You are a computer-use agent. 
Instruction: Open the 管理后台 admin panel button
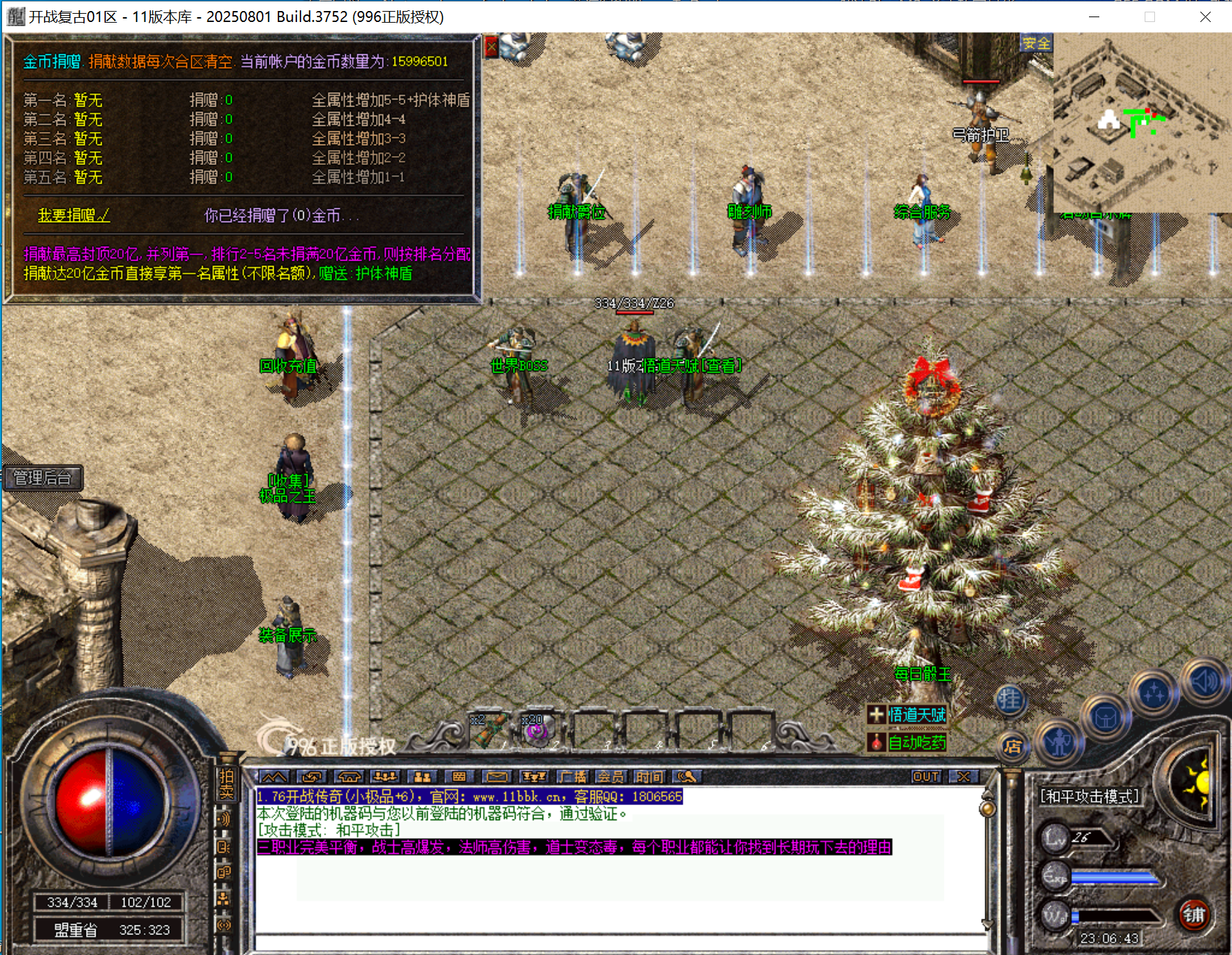tap(44, 477)
